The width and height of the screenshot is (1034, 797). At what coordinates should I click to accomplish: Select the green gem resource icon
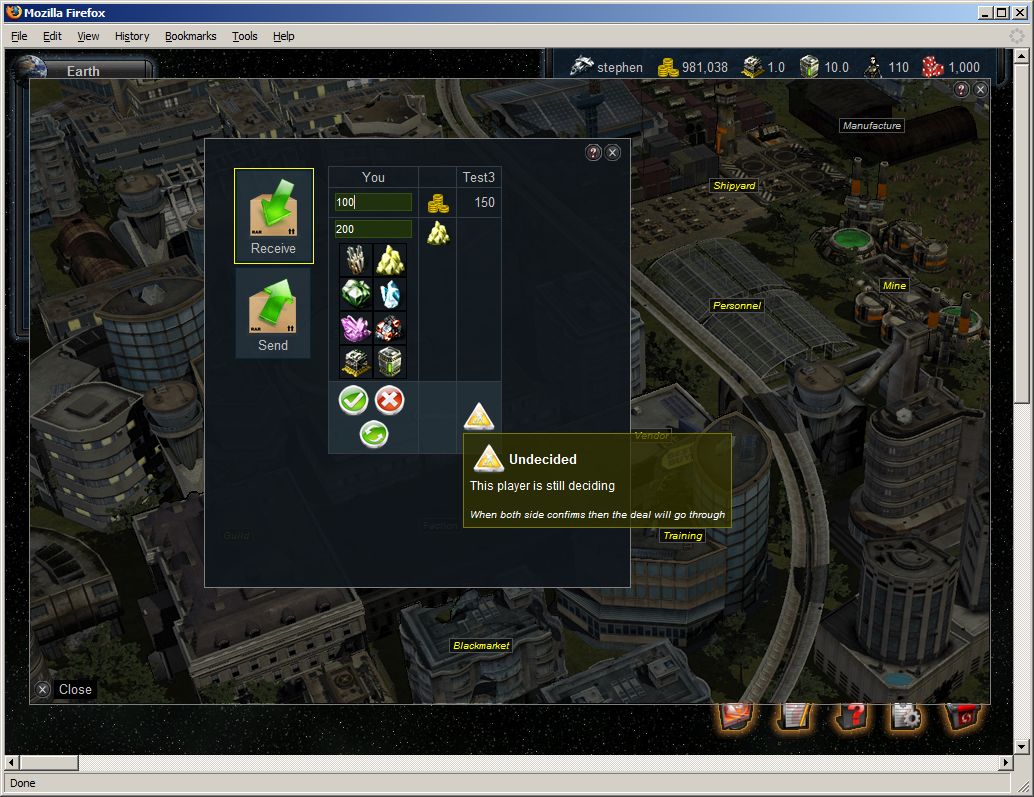coord(356,293)
